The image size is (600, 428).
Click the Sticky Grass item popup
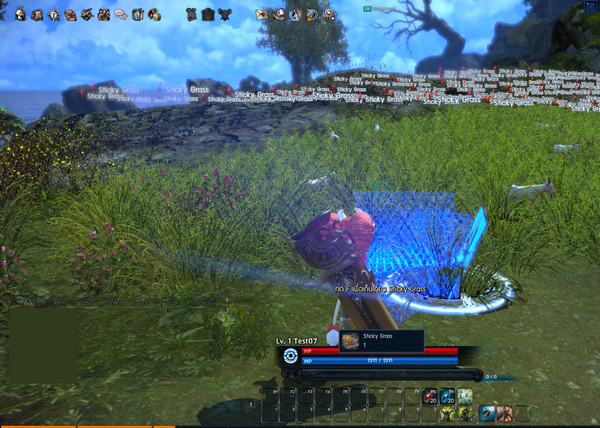point(381,341)
